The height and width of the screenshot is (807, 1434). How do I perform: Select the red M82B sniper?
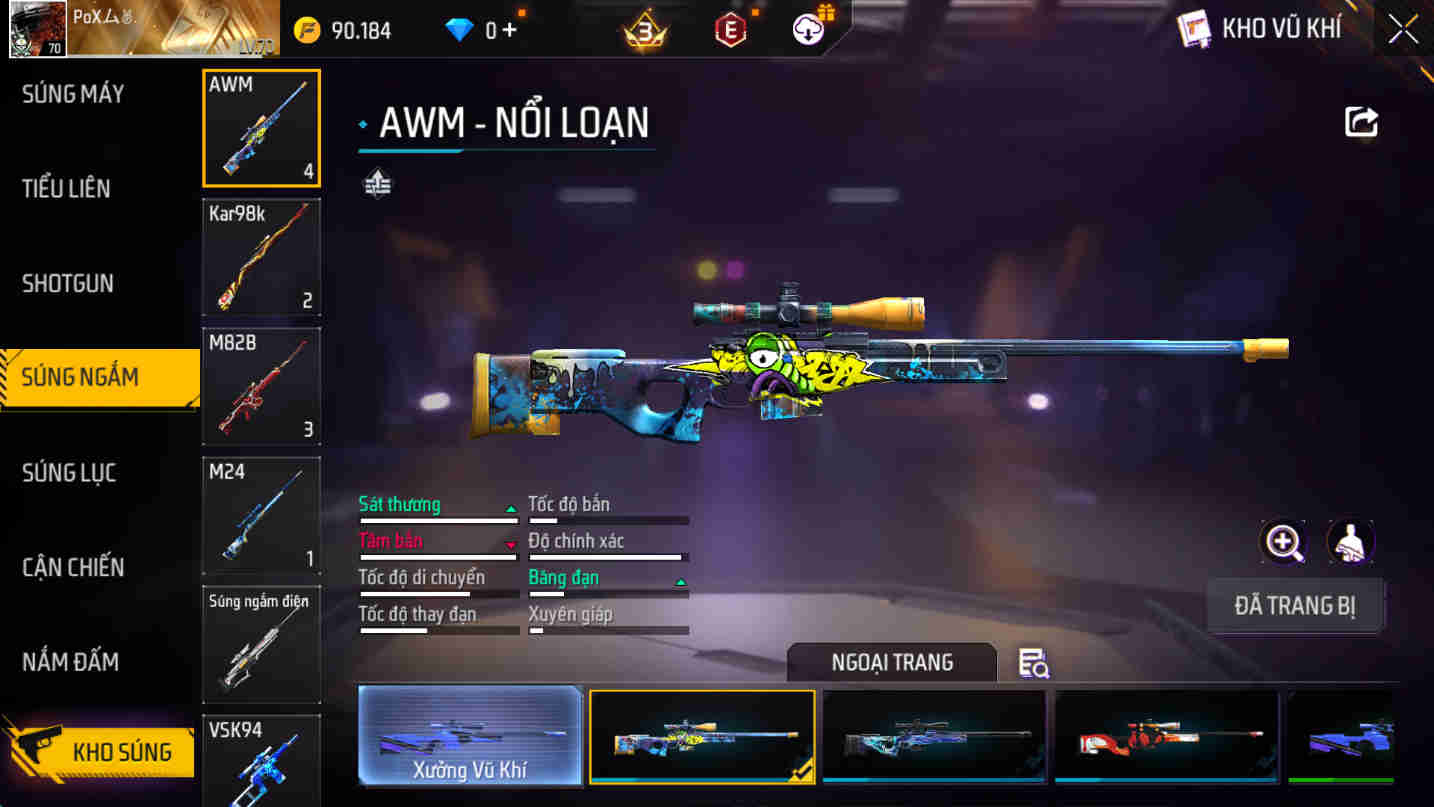(260, 386)
